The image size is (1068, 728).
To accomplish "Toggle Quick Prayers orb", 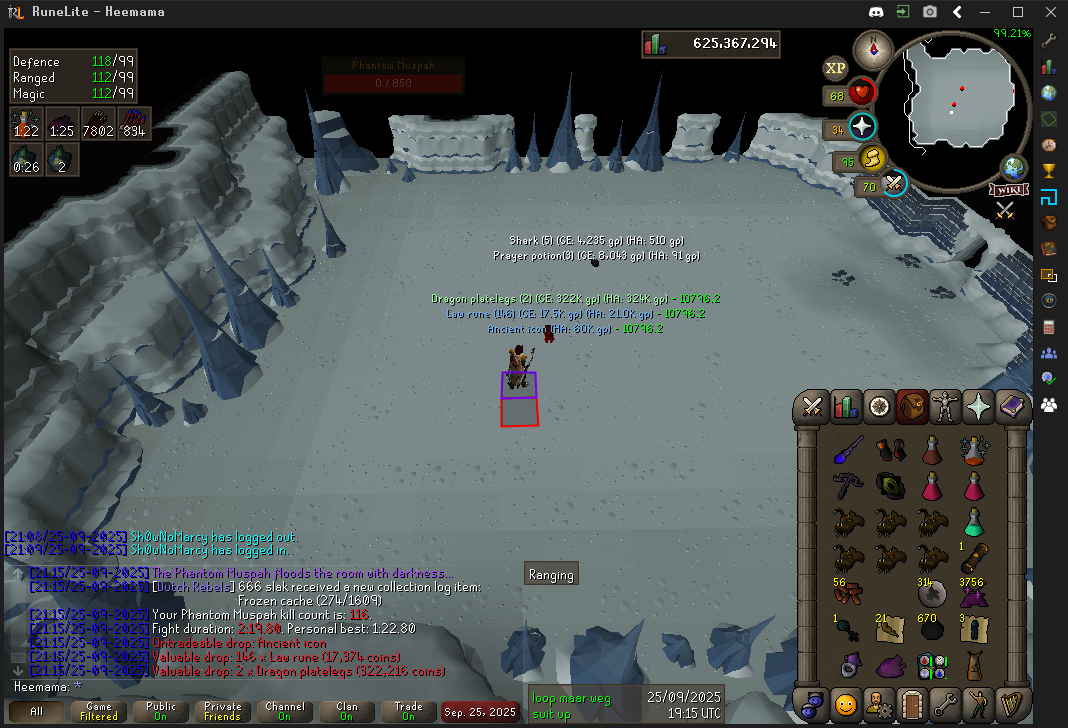I will click(x=862, y=128).
